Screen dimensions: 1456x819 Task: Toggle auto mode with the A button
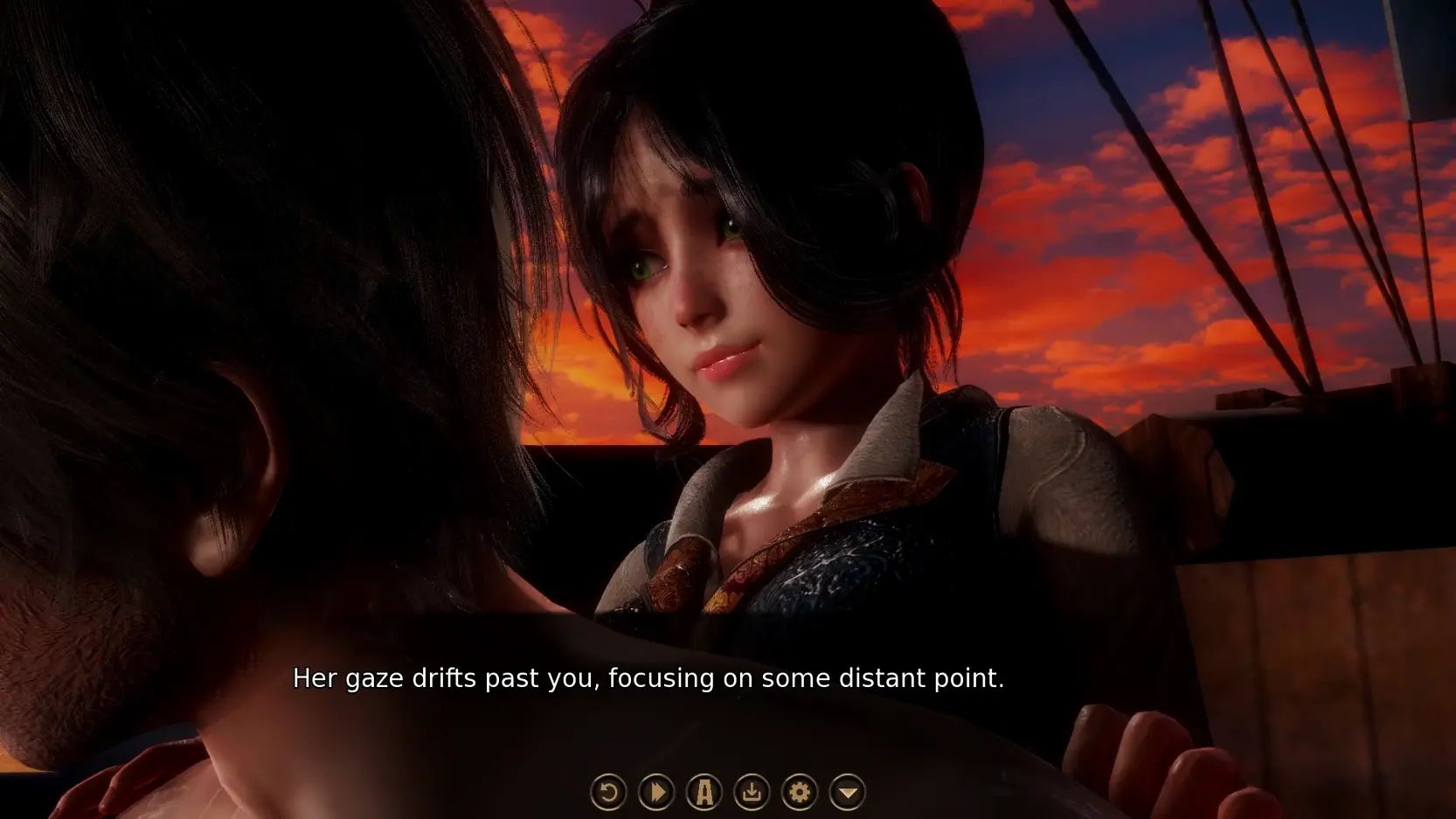click(704, 793)
